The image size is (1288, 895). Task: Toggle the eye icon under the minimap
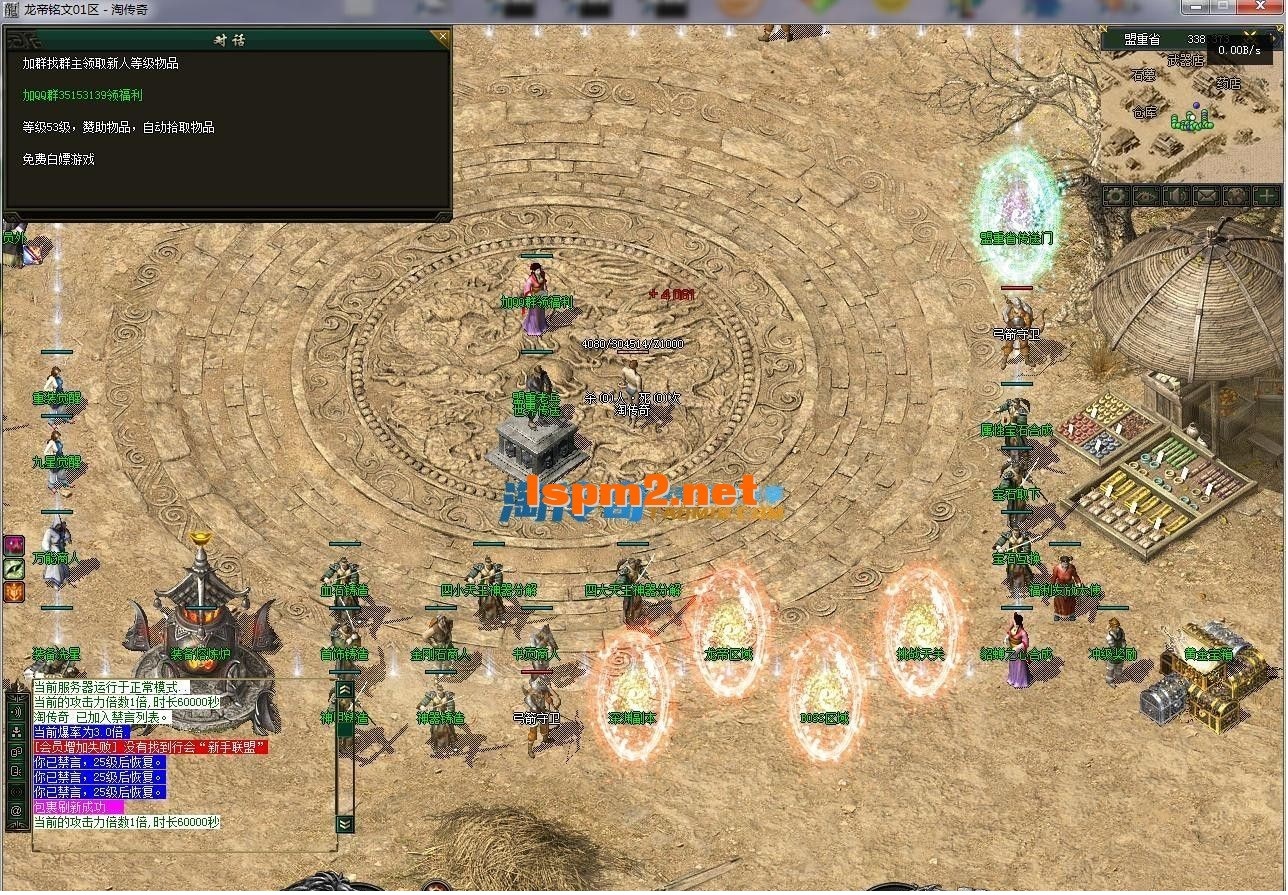(x=1146, y=196)
